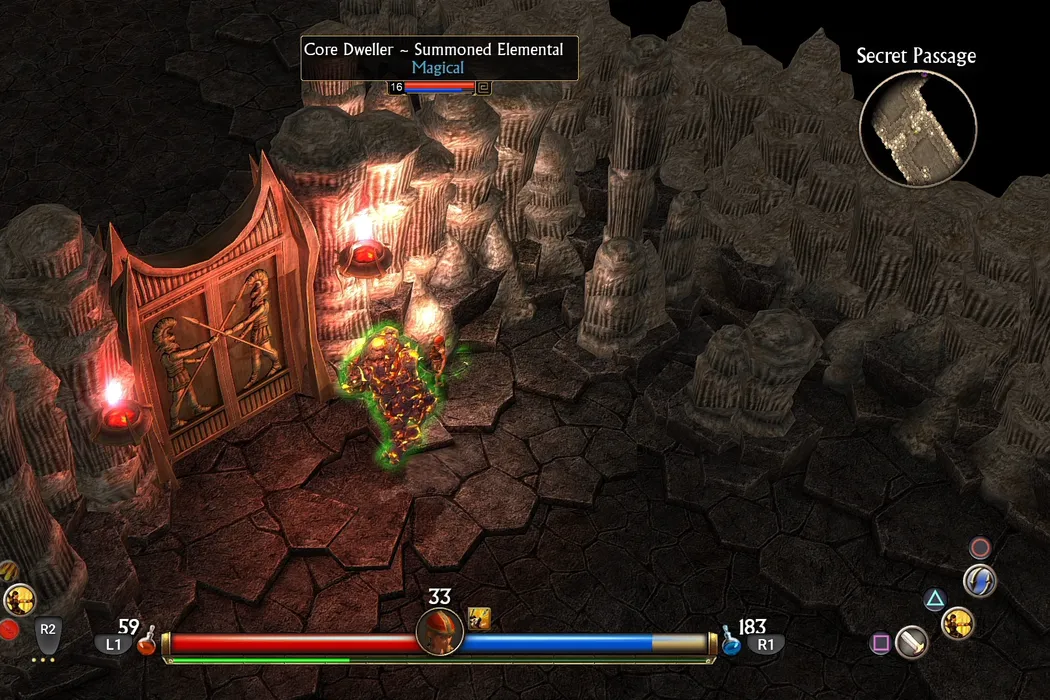Use the red health potion

pos(147,643)
